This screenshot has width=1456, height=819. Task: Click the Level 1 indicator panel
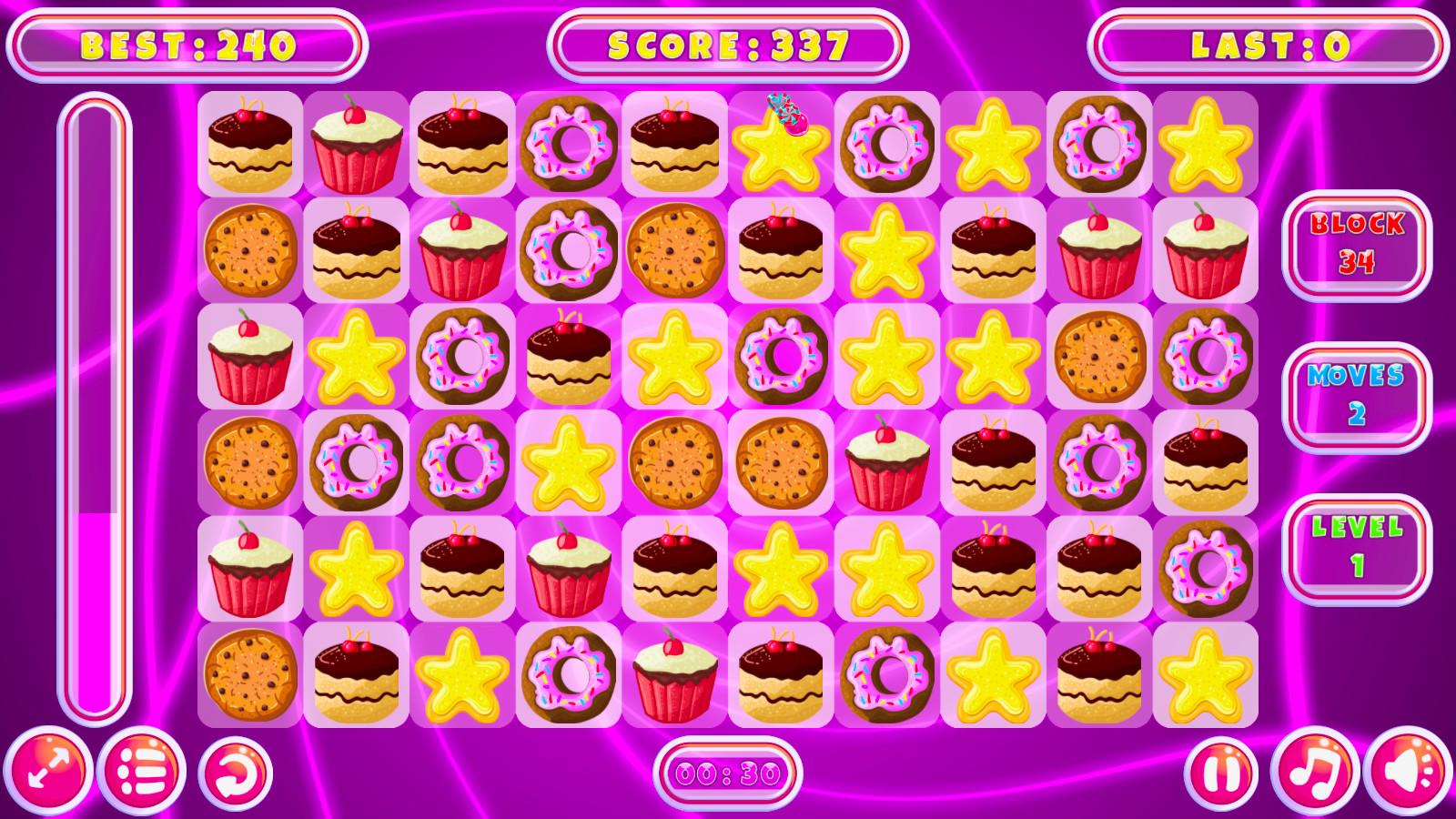[x=1356, y=546]
